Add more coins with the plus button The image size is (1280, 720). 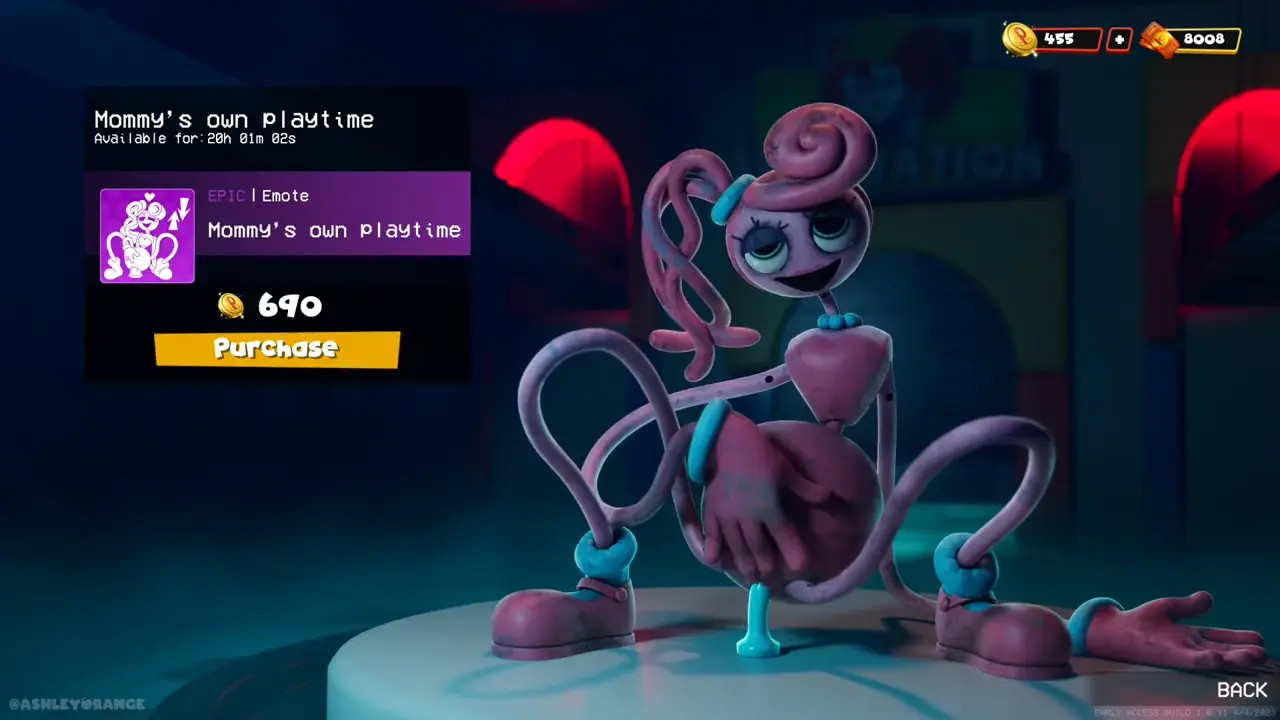click(1119, 40)
